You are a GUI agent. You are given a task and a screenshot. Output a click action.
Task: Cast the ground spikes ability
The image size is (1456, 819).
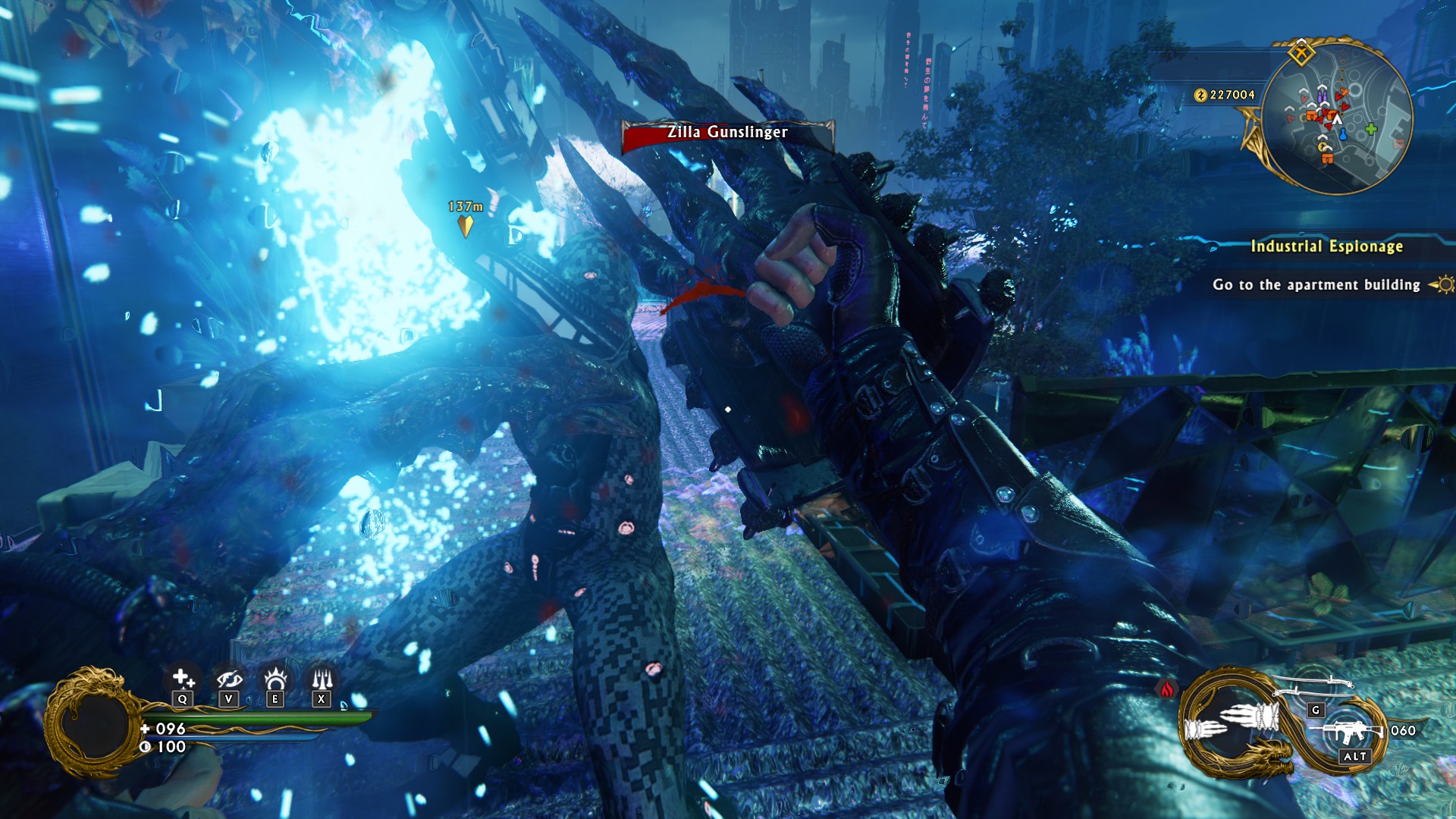(322, 677)
